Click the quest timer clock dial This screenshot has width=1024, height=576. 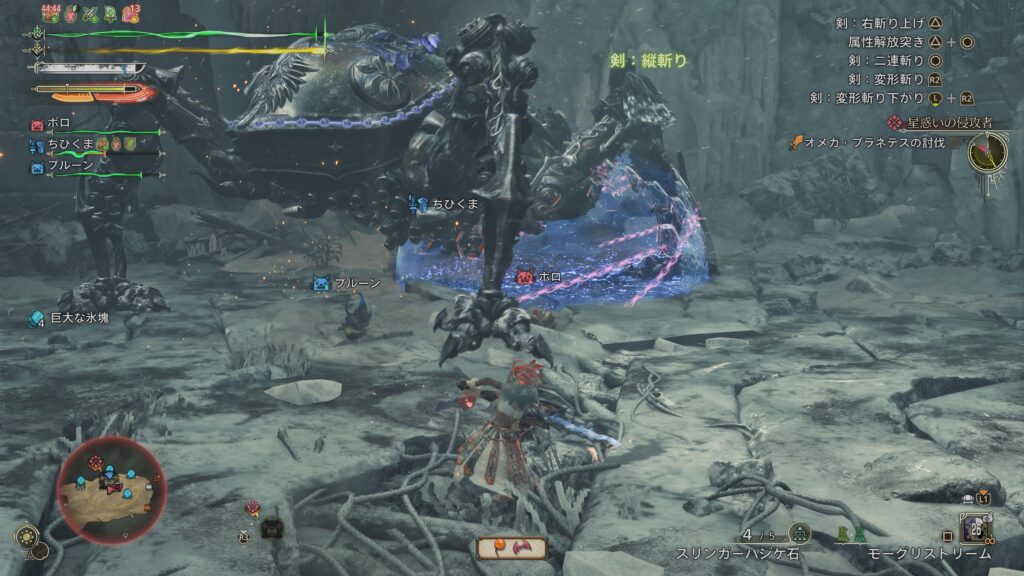[987, 150]
